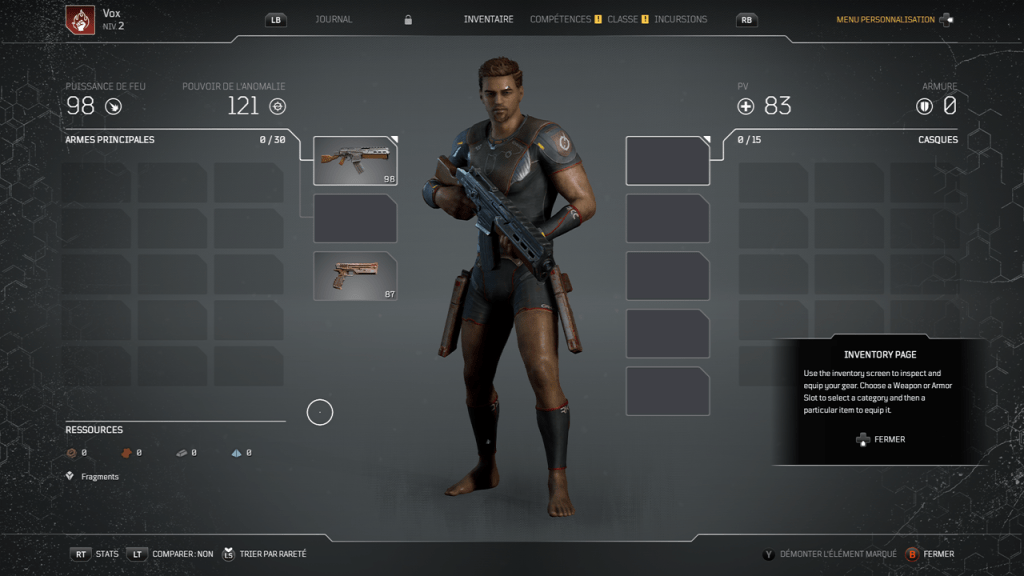Viewport: 1024px width, 576px height.
Task: Select the equipped assault rifle slot
Action: pyautogui.click(x=355, y=161)
